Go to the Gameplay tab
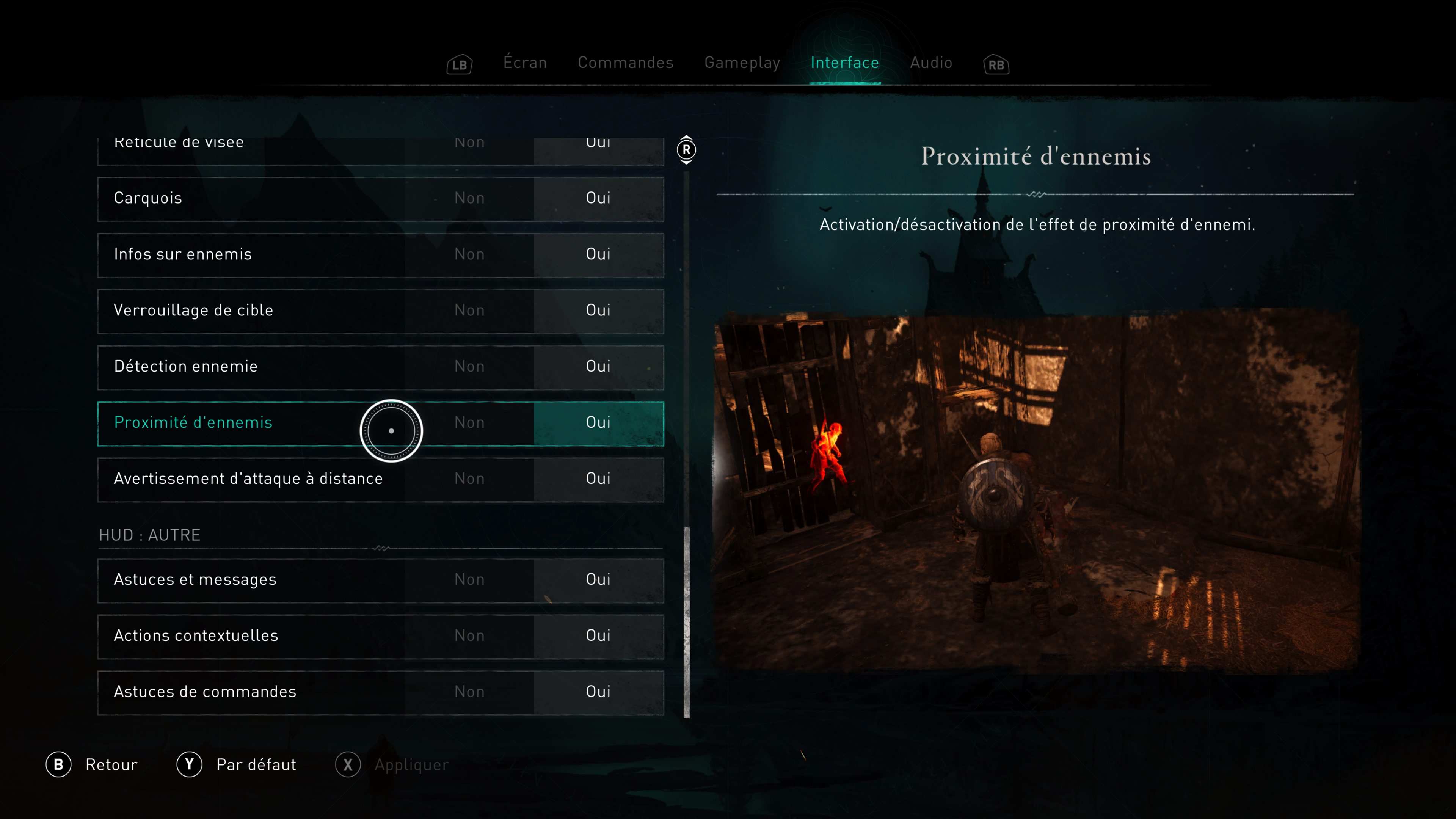 click(x=742, y=63)
